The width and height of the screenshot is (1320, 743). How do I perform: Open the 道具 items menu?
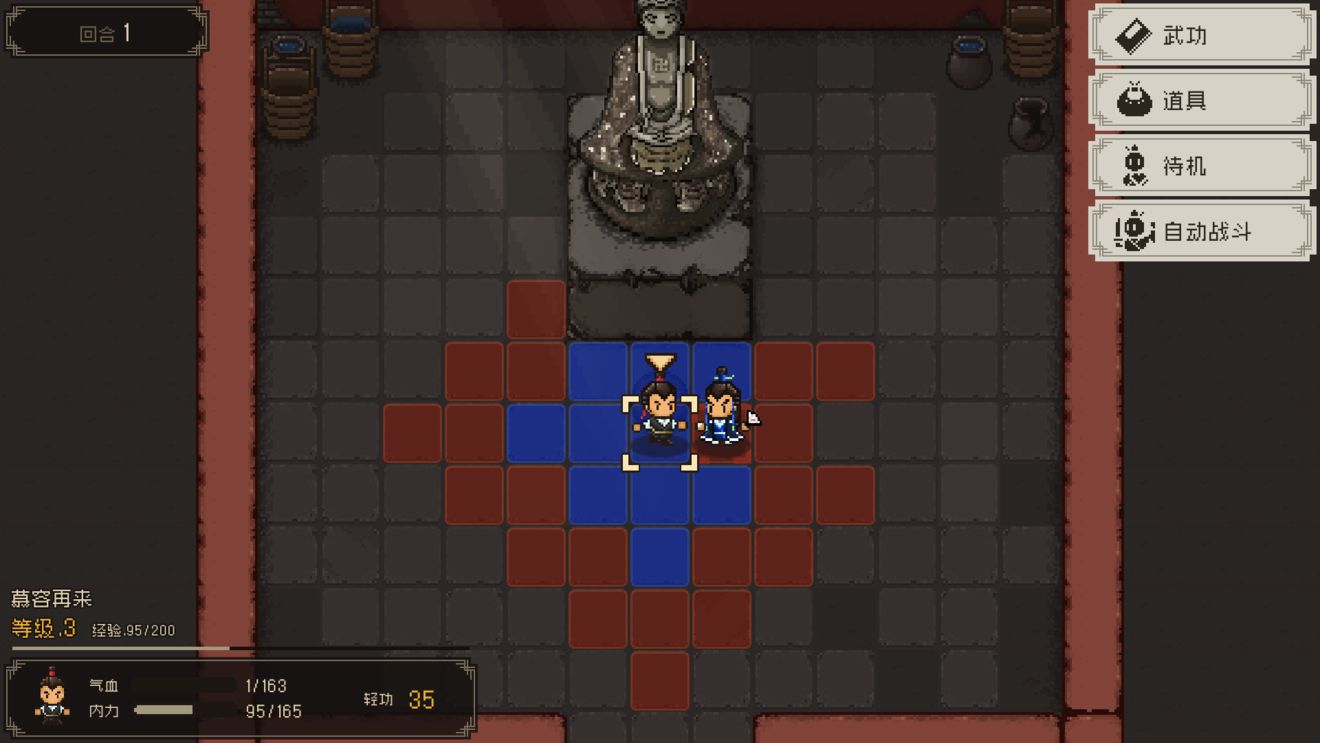(1201, 101)
